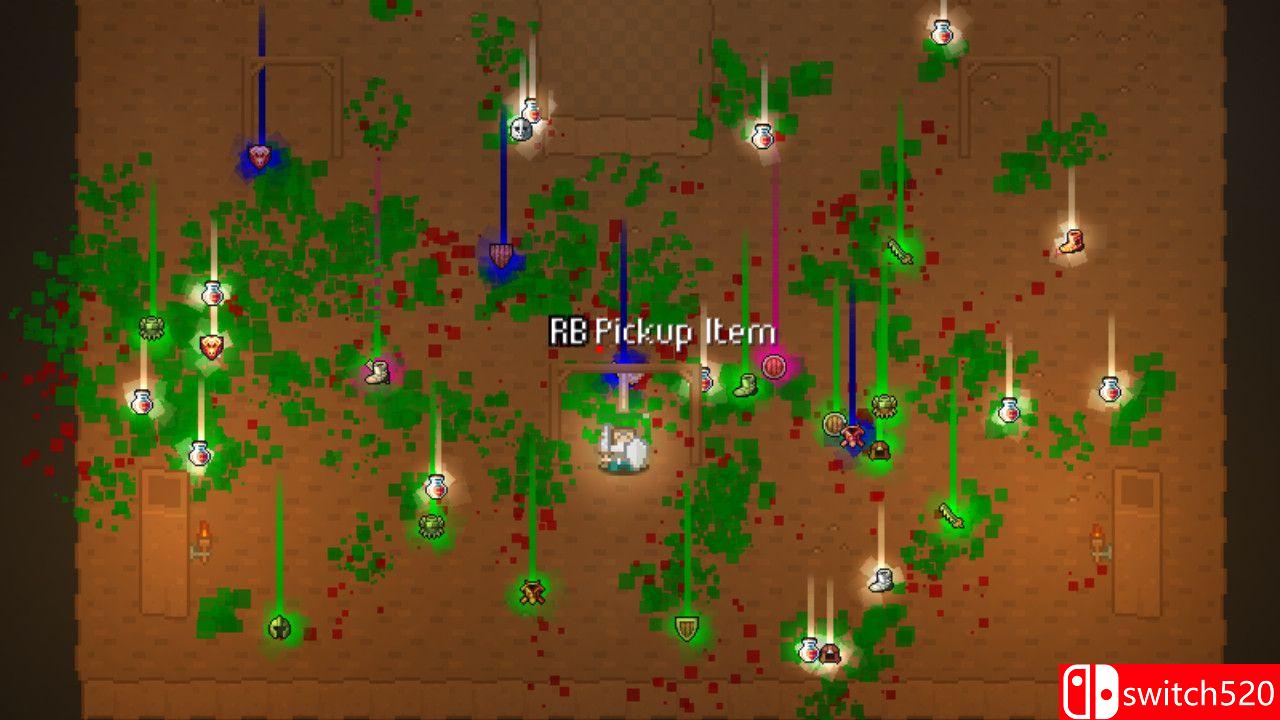
Task: Click the potion beside the bottom-right helmet
Action: pos(809,650)
